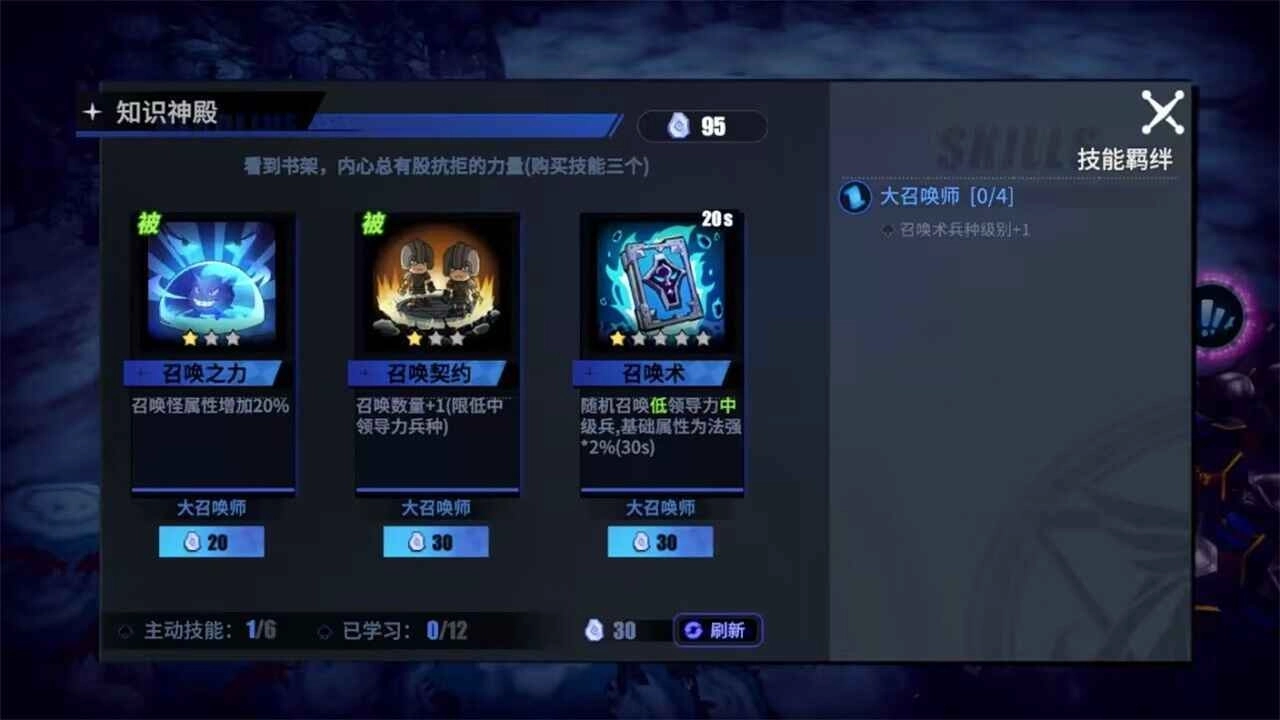The height and width of the screenshot is (720, 1280).
Task: Open the 召唤术 spellbook skill icon
Action: tap(660, 285)
